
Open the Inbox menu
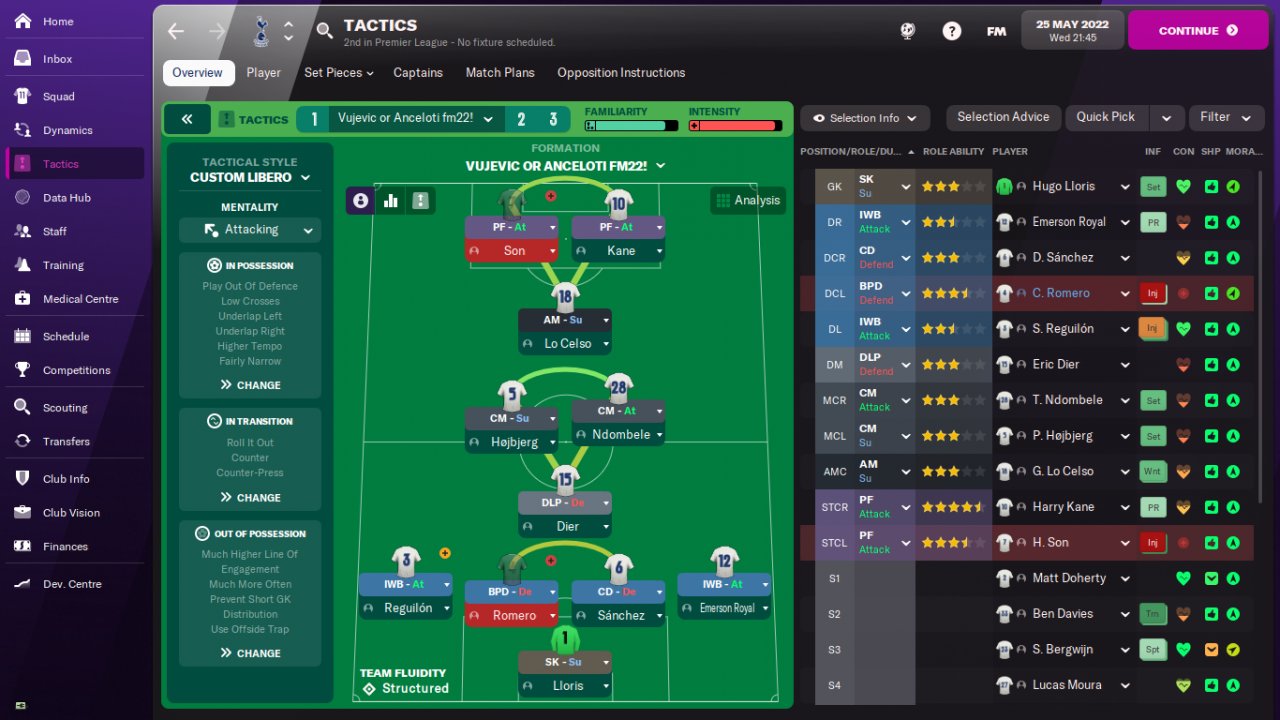point(57,59)
